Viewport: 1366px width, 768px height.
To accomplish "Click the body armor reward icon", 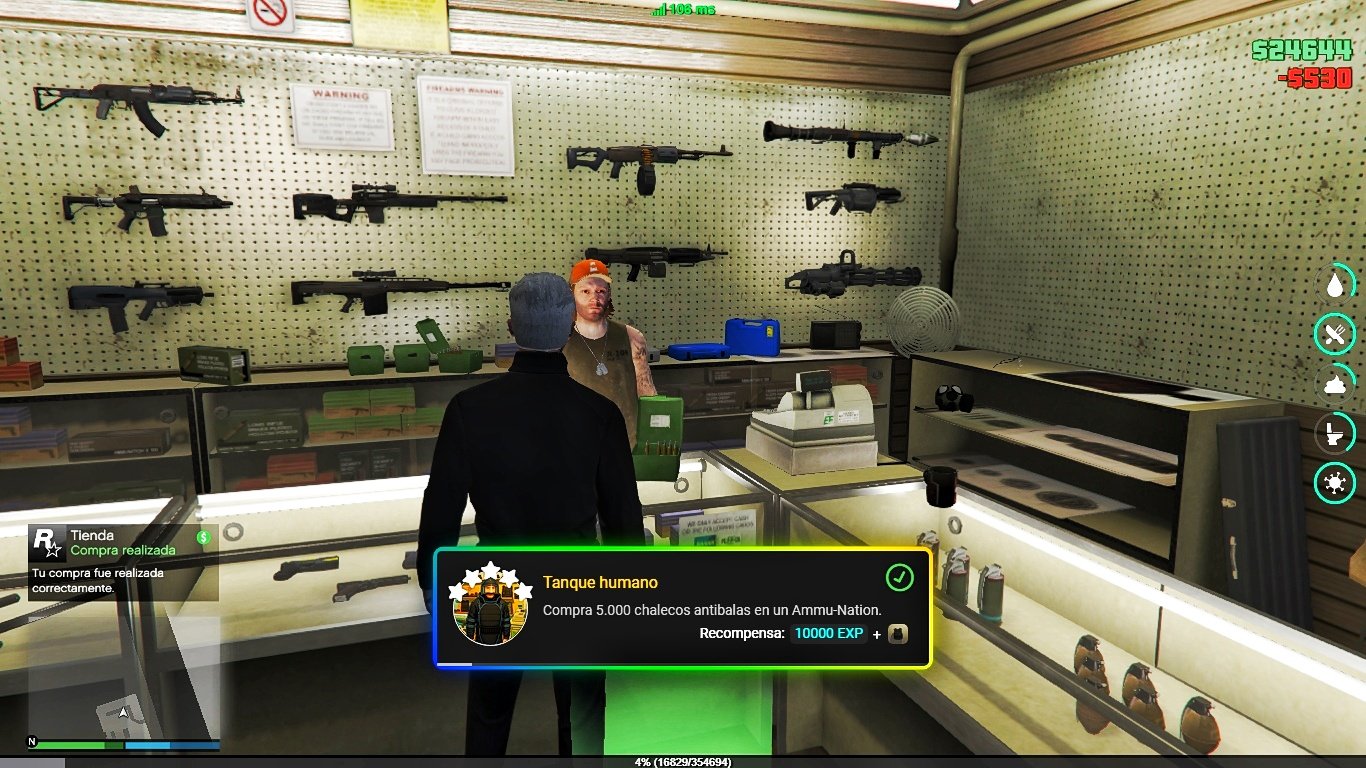I will 897,633.
